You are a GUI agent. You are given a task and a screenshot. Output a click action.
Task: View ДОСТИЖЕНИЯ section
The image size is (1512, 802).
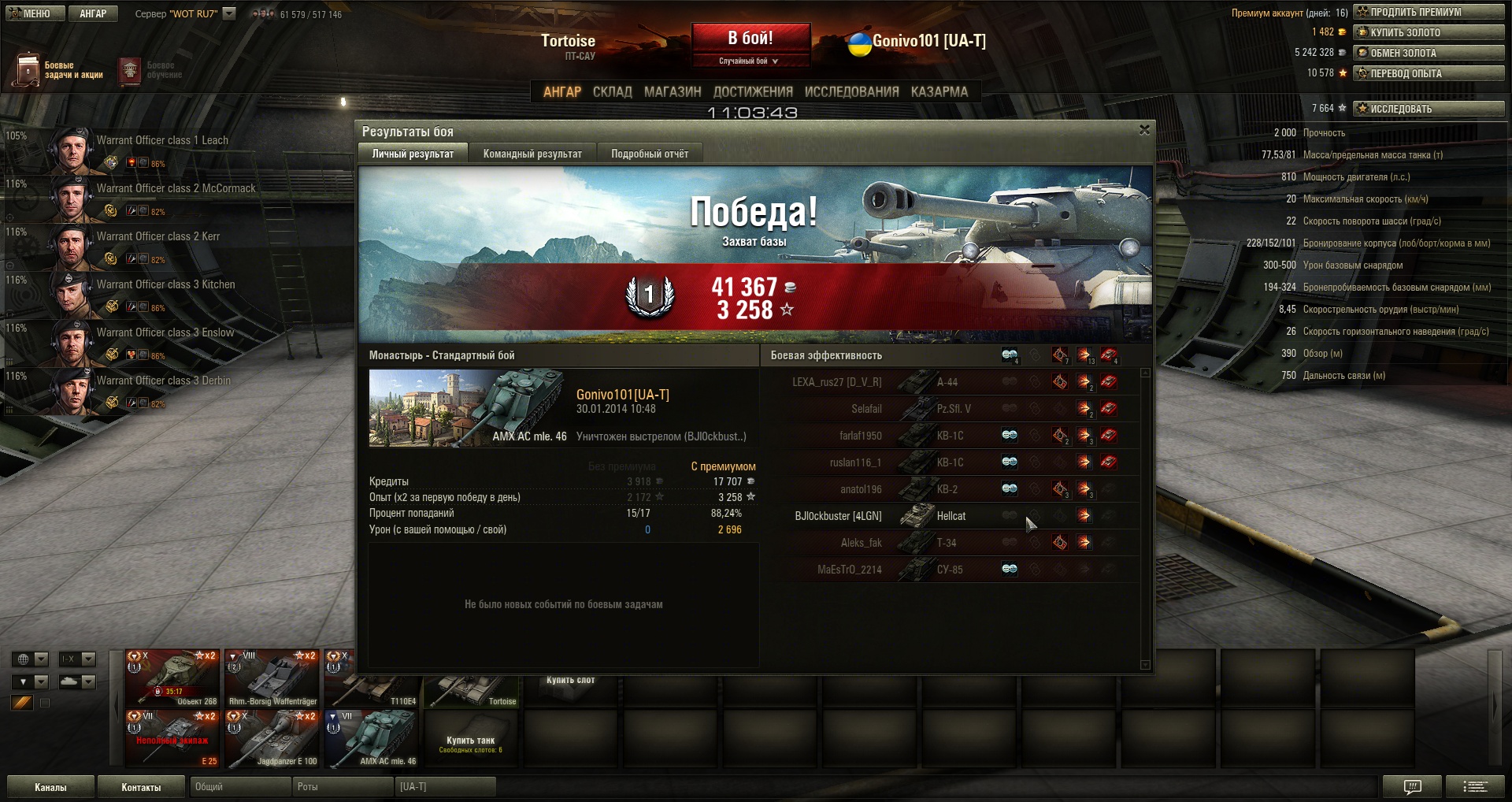click(x=753, y=92)
